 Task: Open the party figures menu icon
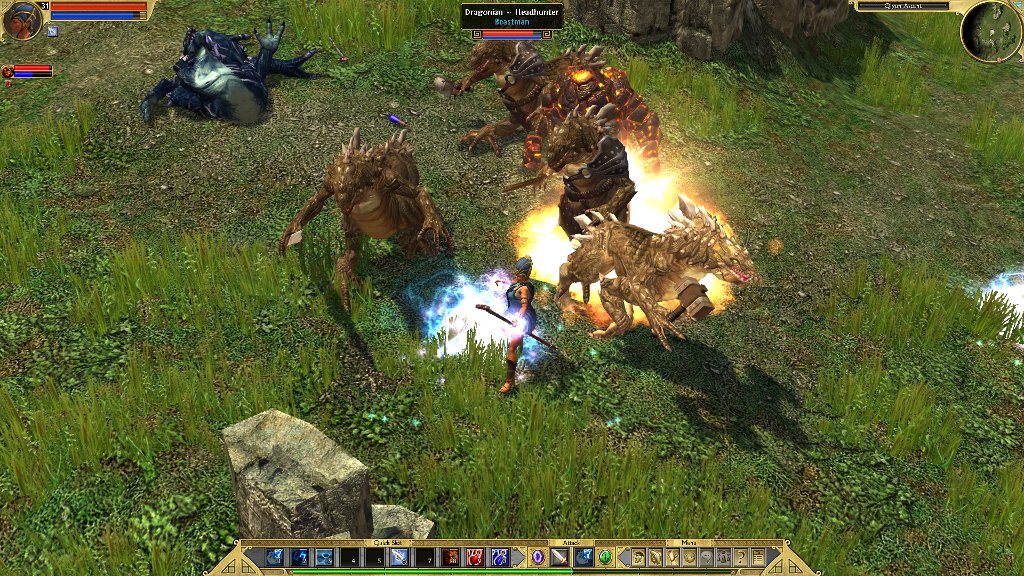click(x=723, y=557)
